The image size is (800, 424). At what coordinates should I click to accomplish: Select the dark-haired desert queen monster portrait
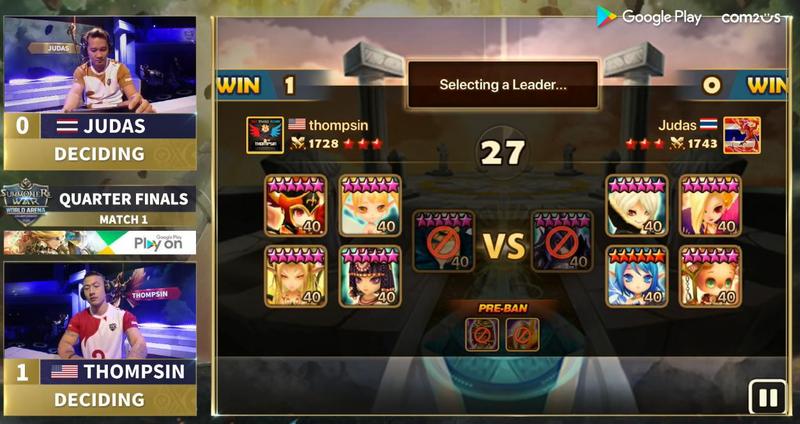[370, 276]
